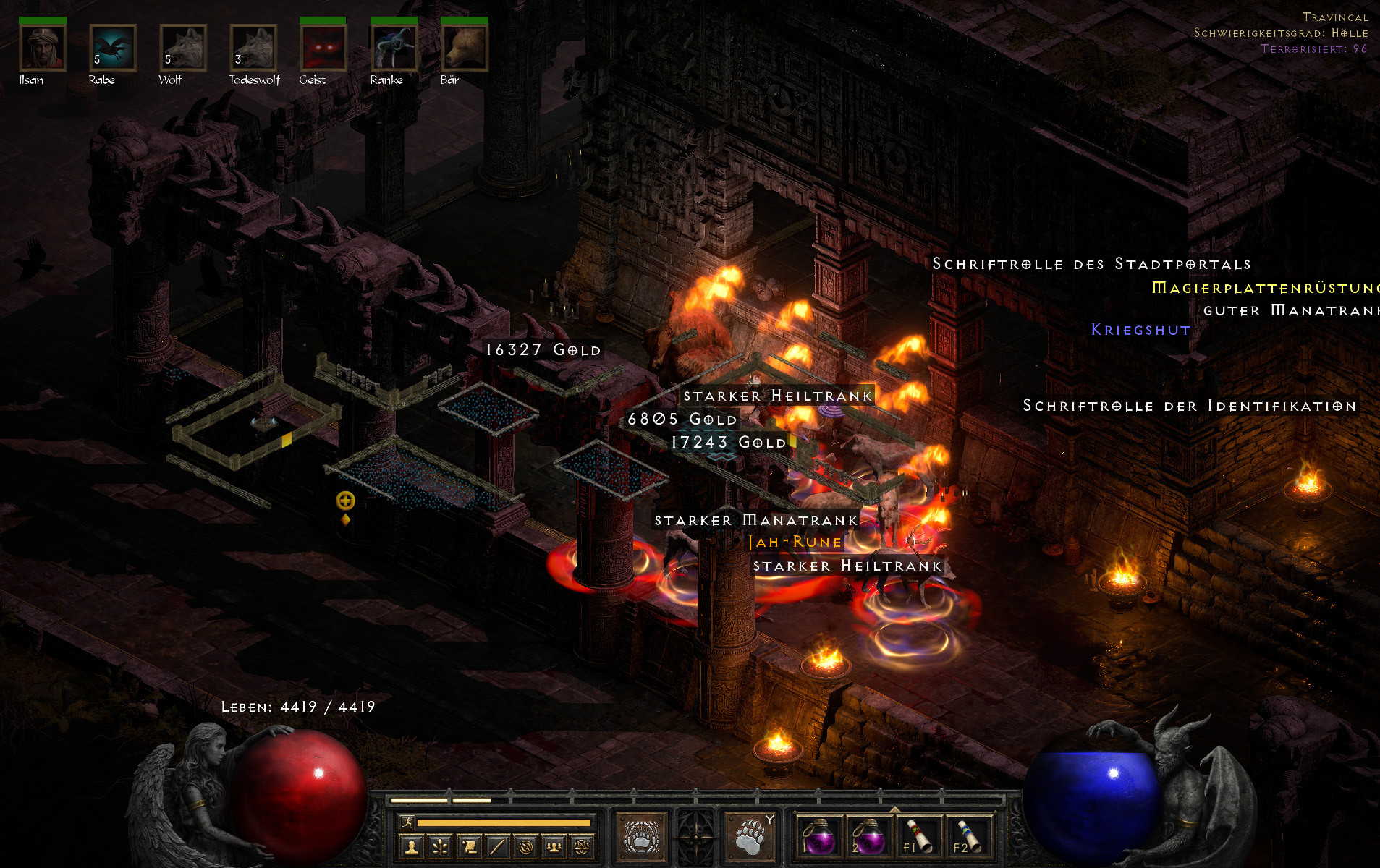Image resolution: width=1380 pixels, height=868 pixels.
Task: Open the character screen bust button
Action: [x=412, y=846]
